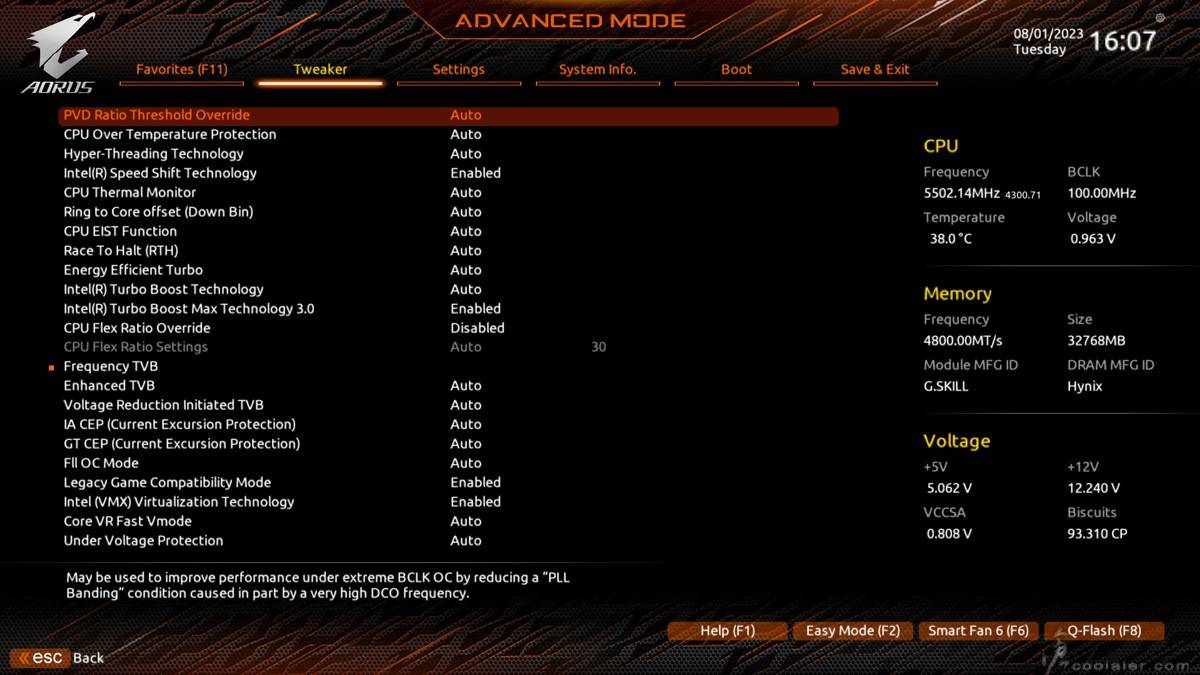Viewport: 1200px width, 675px height.
Task: Choose the CPU EIST Function row
Action: 120,231
